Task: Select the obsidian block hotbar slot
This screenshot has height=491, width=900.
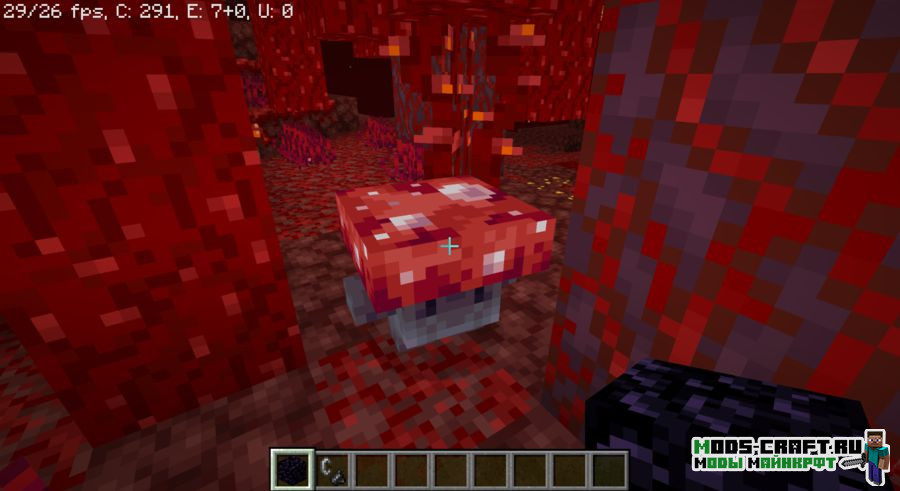Action: (x=293, y=468)
